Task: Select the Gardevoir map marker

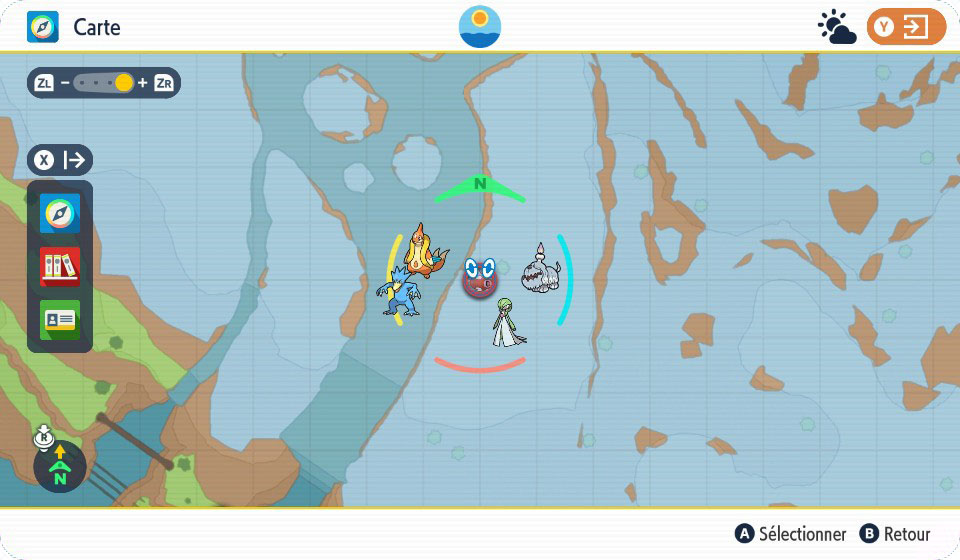Action: [508, 323]
